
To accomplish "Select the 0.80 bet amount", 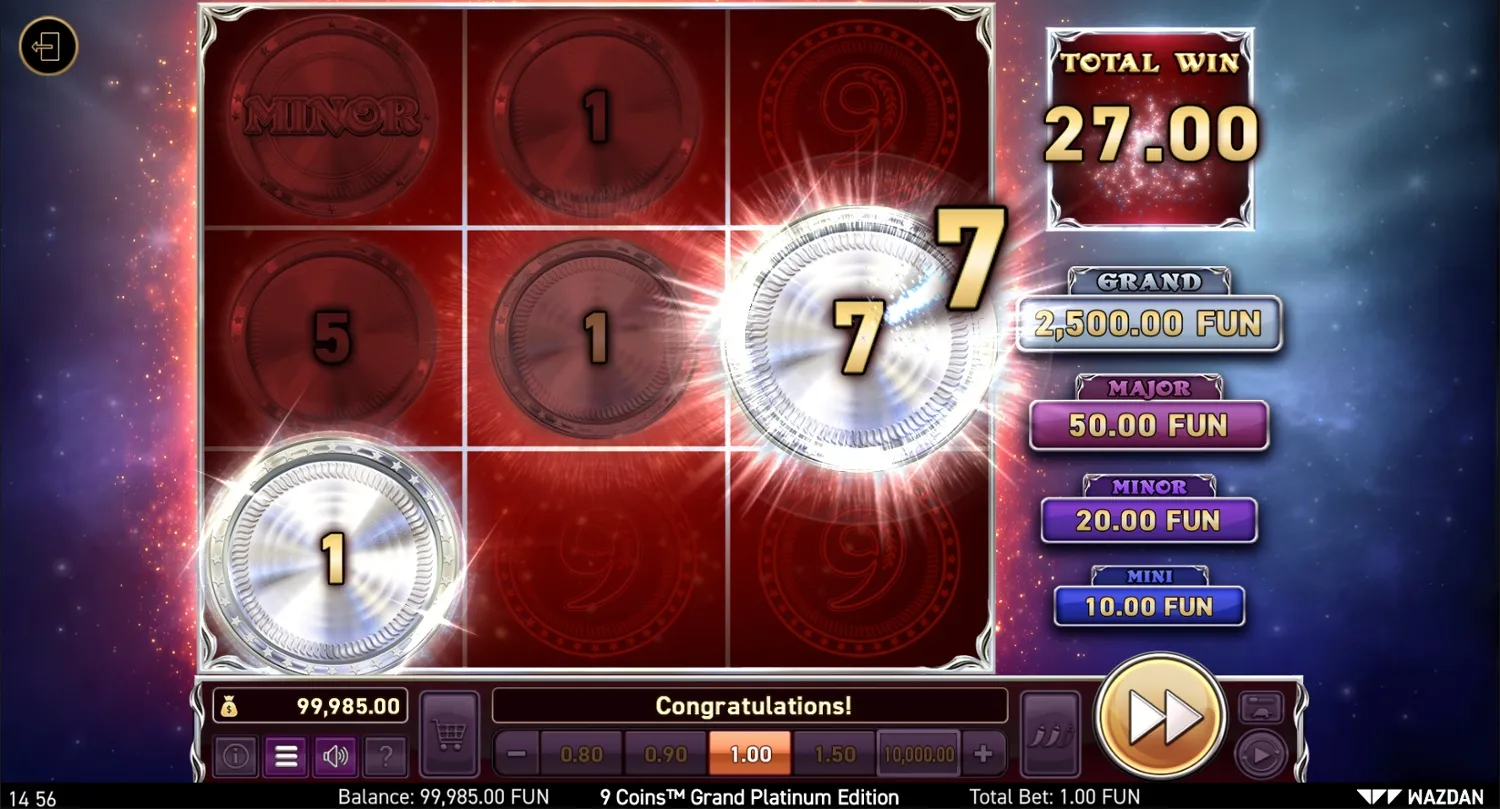I will pyautogui.click(x=582, y=754).
